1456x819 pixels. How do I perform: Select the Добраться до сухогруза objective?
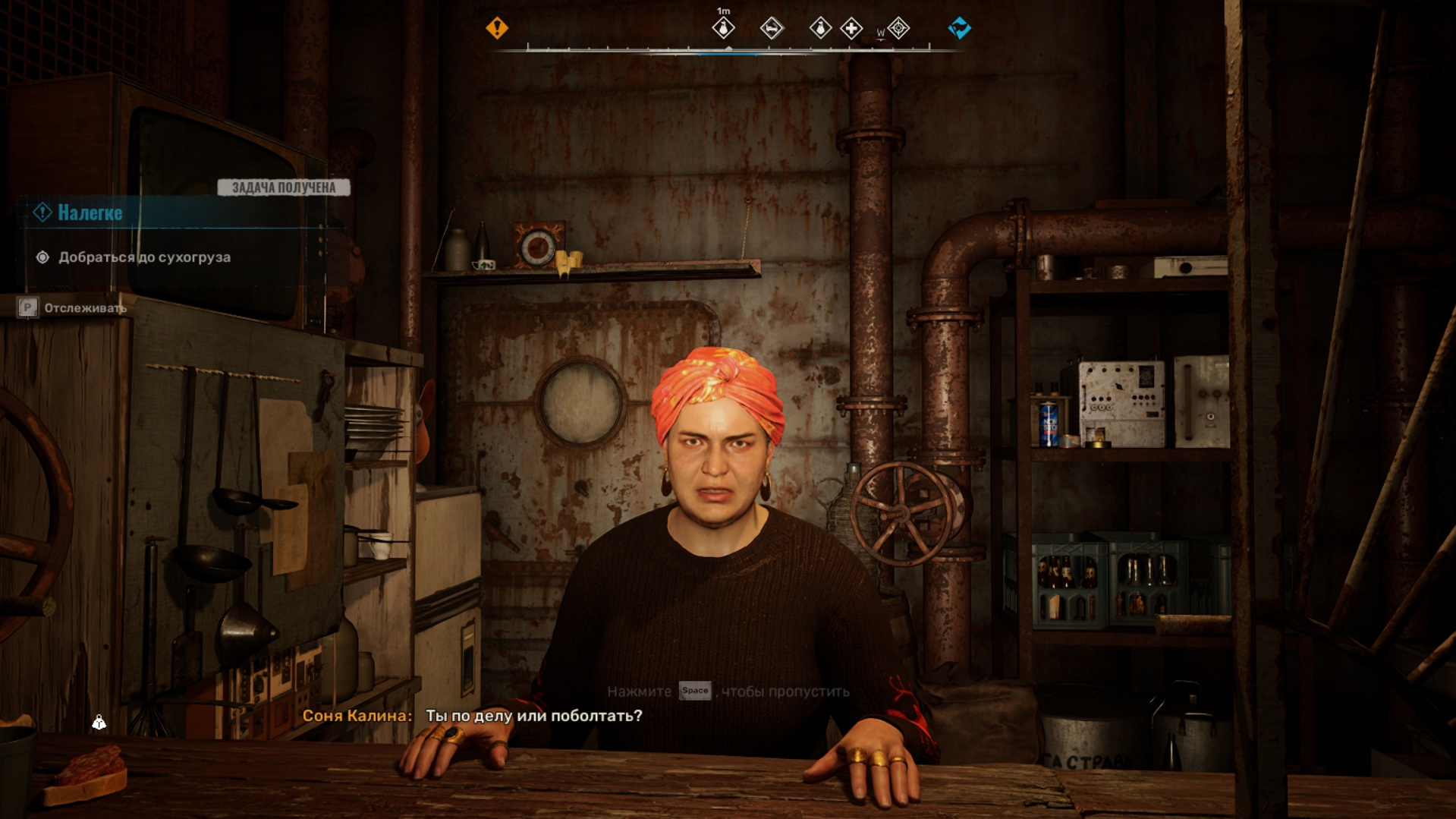coord(144,257)
